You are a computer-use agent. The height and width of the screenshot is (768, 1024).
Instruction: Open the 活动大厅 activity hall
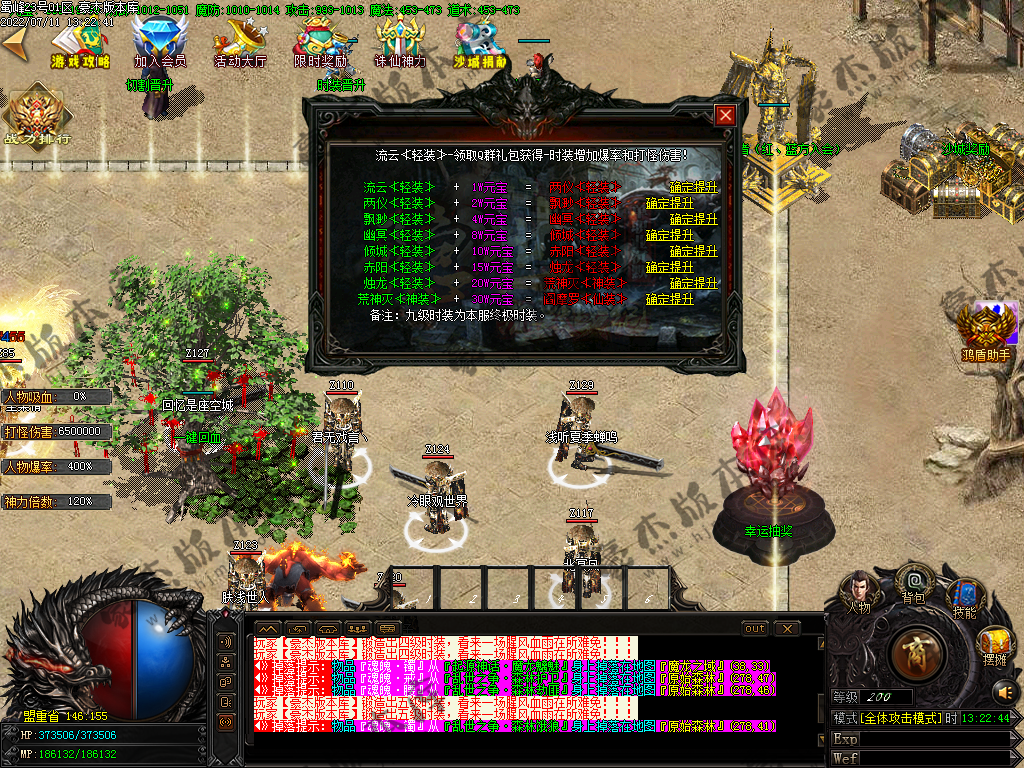coord(240,43)
